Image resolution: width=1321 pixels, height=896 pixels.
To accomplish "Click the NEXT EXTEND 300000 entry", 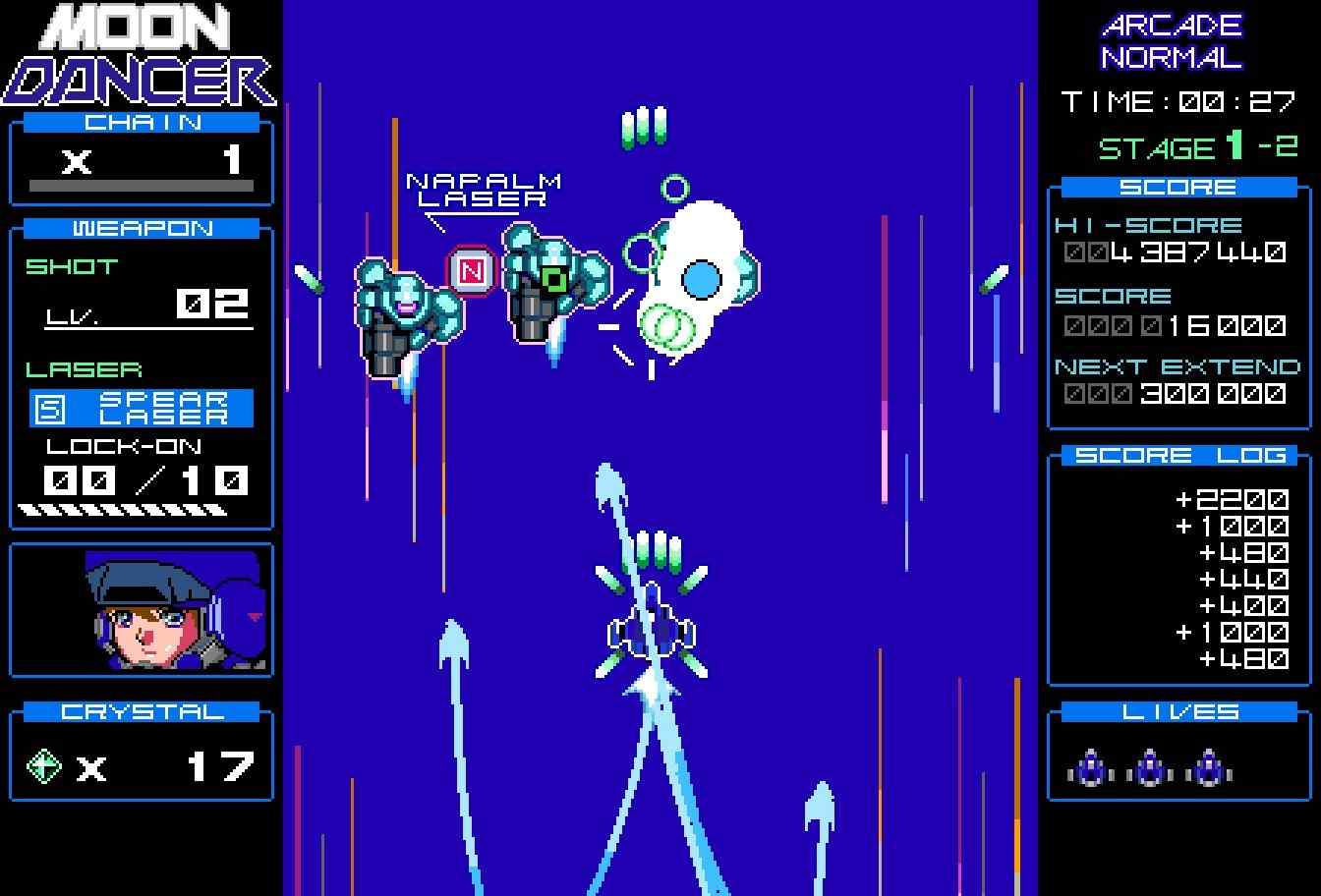I will (x=1177, y=380).
